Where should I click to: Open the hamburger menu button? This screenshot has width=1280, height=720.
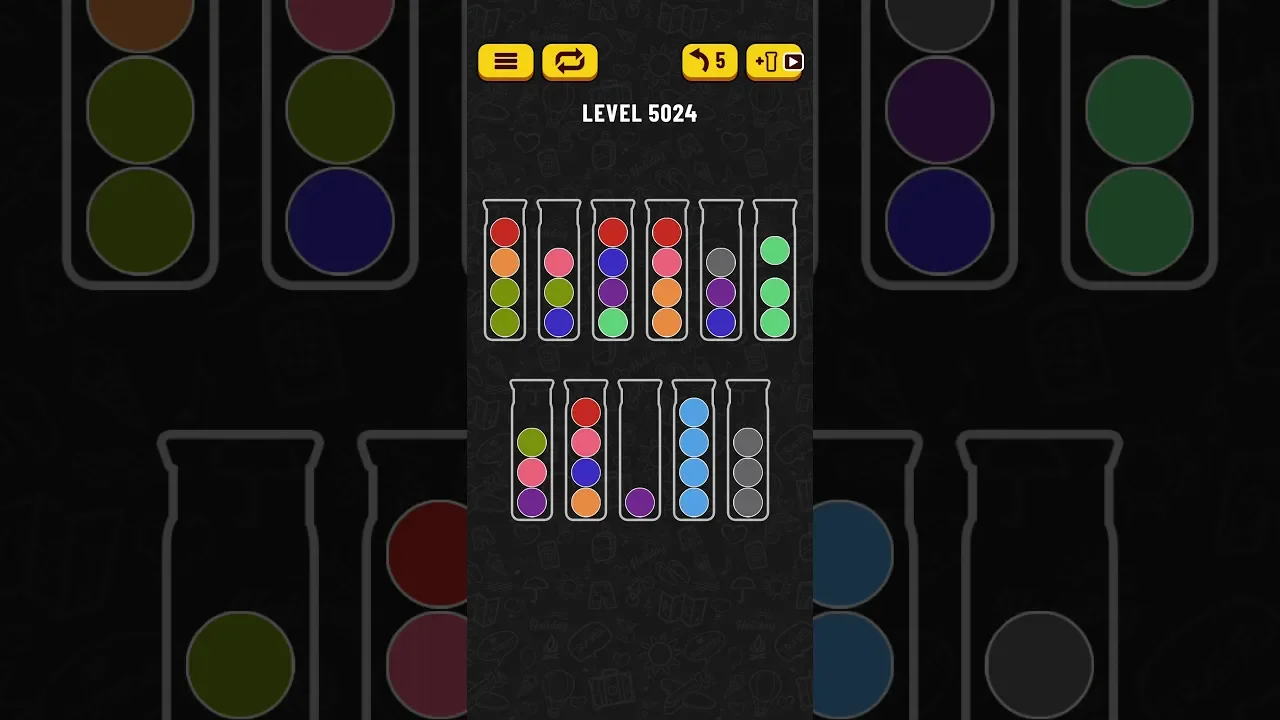tap(505, 62)
